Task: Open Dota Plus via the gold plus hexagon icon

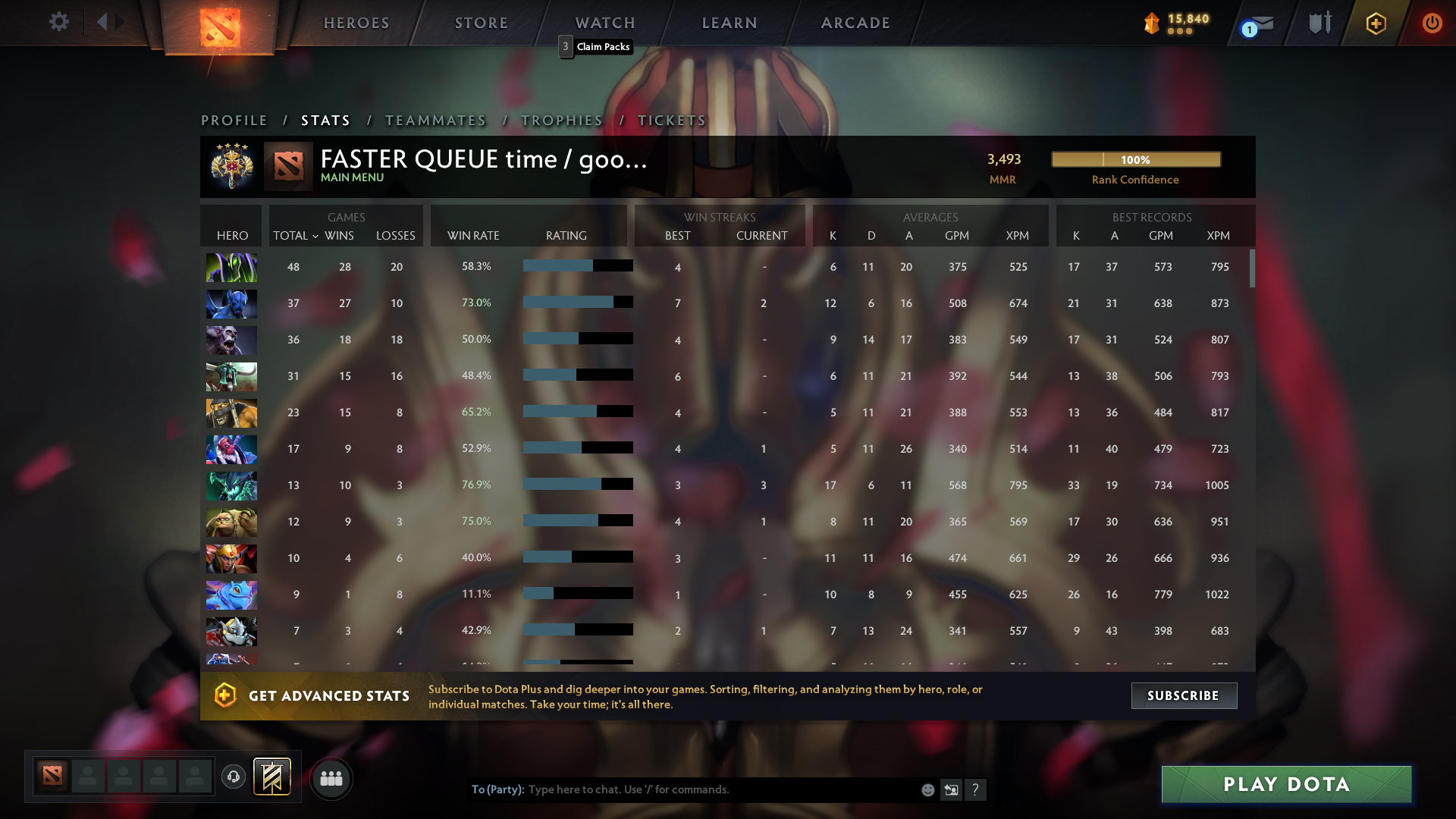Action: pos(1375,23)
